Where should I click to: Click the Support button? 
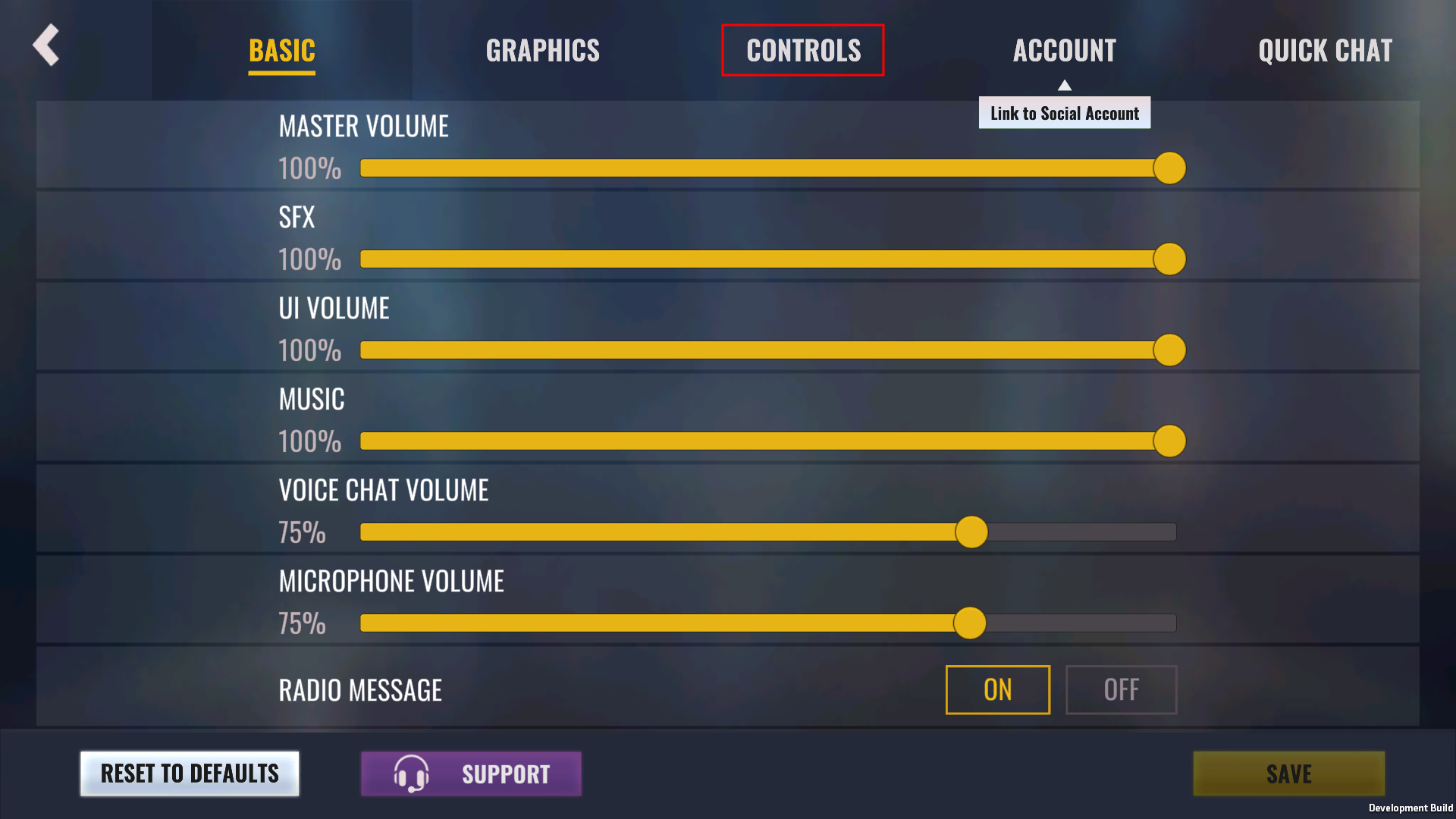coord(470,773)
